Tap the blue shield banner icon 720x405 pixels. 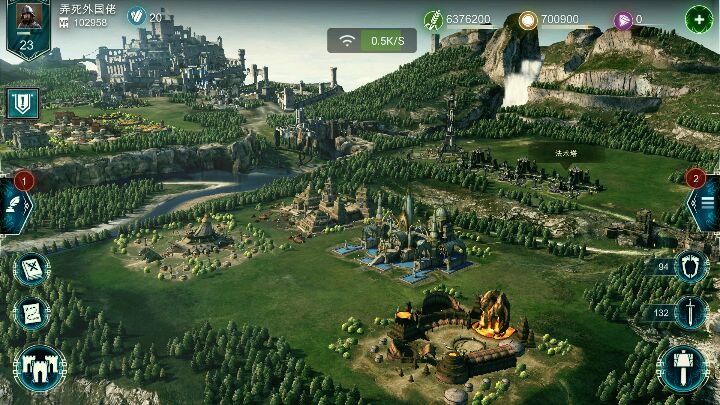pos(22,102)
